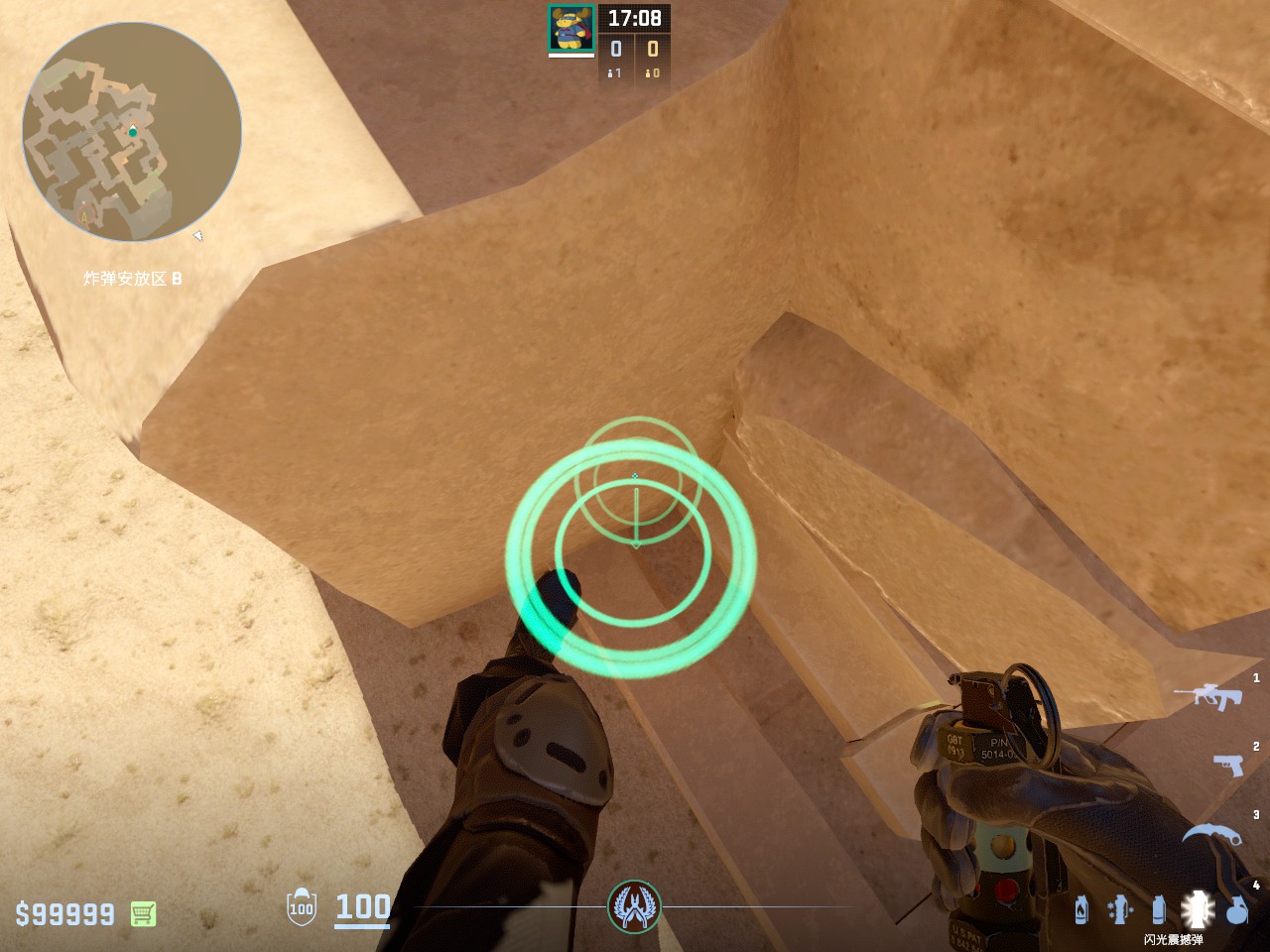Equip the karambit knife in slot 3
The height and width of the screenshot is (952, 1270).
pos(1212,835)
